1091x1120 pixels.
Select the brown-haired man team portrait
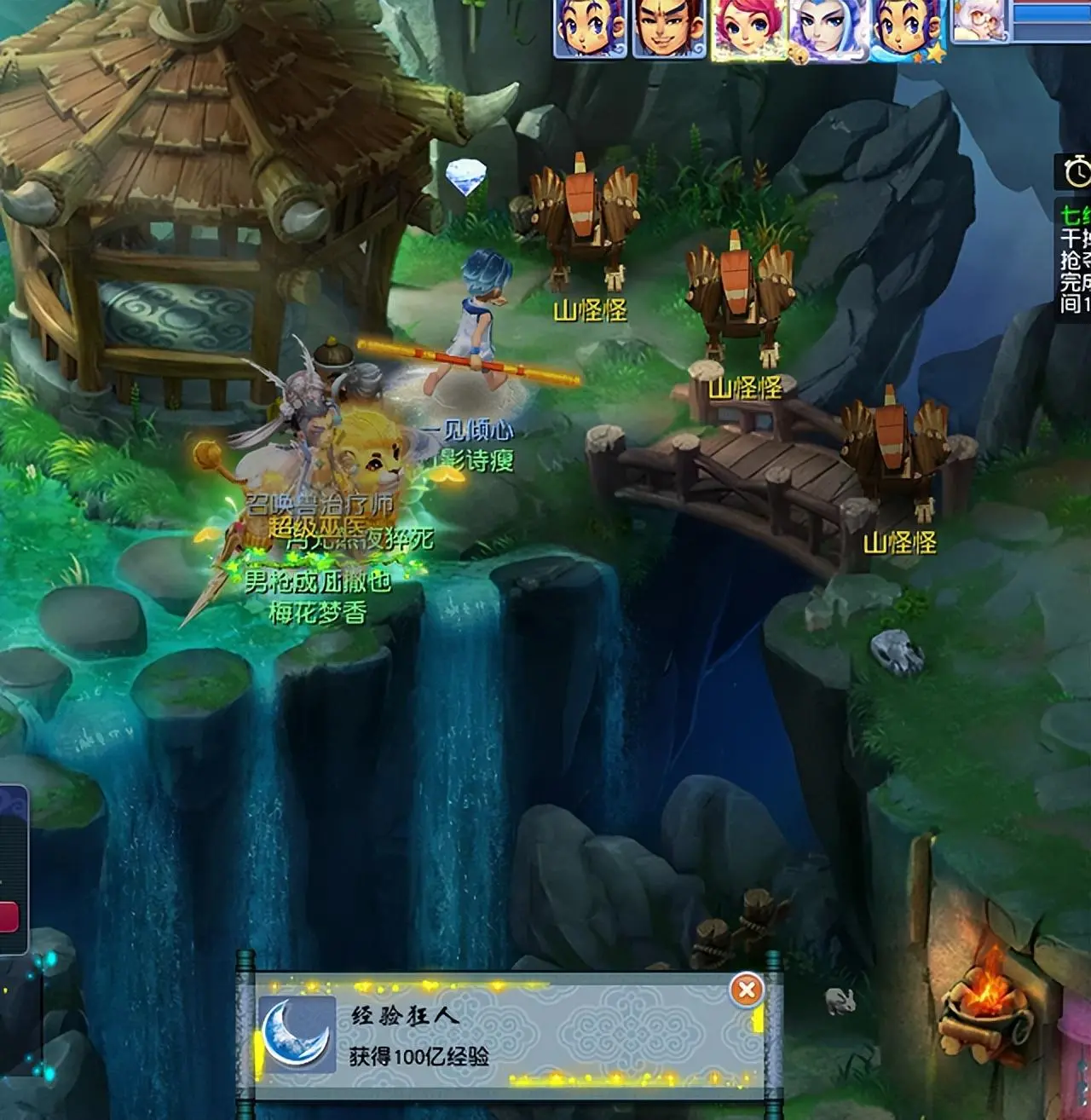coord(669,28)
